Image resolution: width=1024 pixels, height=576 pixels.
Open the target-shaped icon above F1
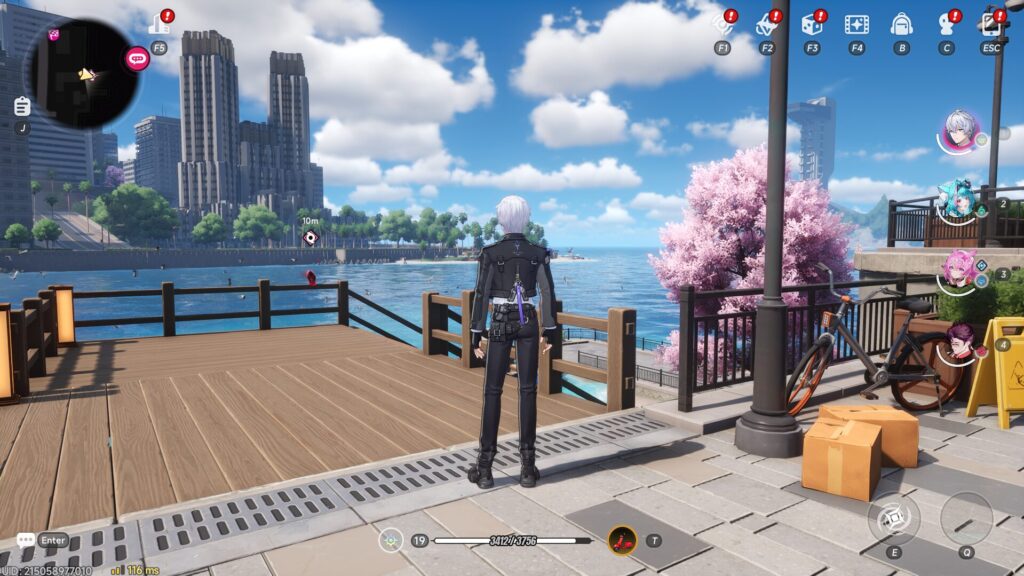coord(723,24)
